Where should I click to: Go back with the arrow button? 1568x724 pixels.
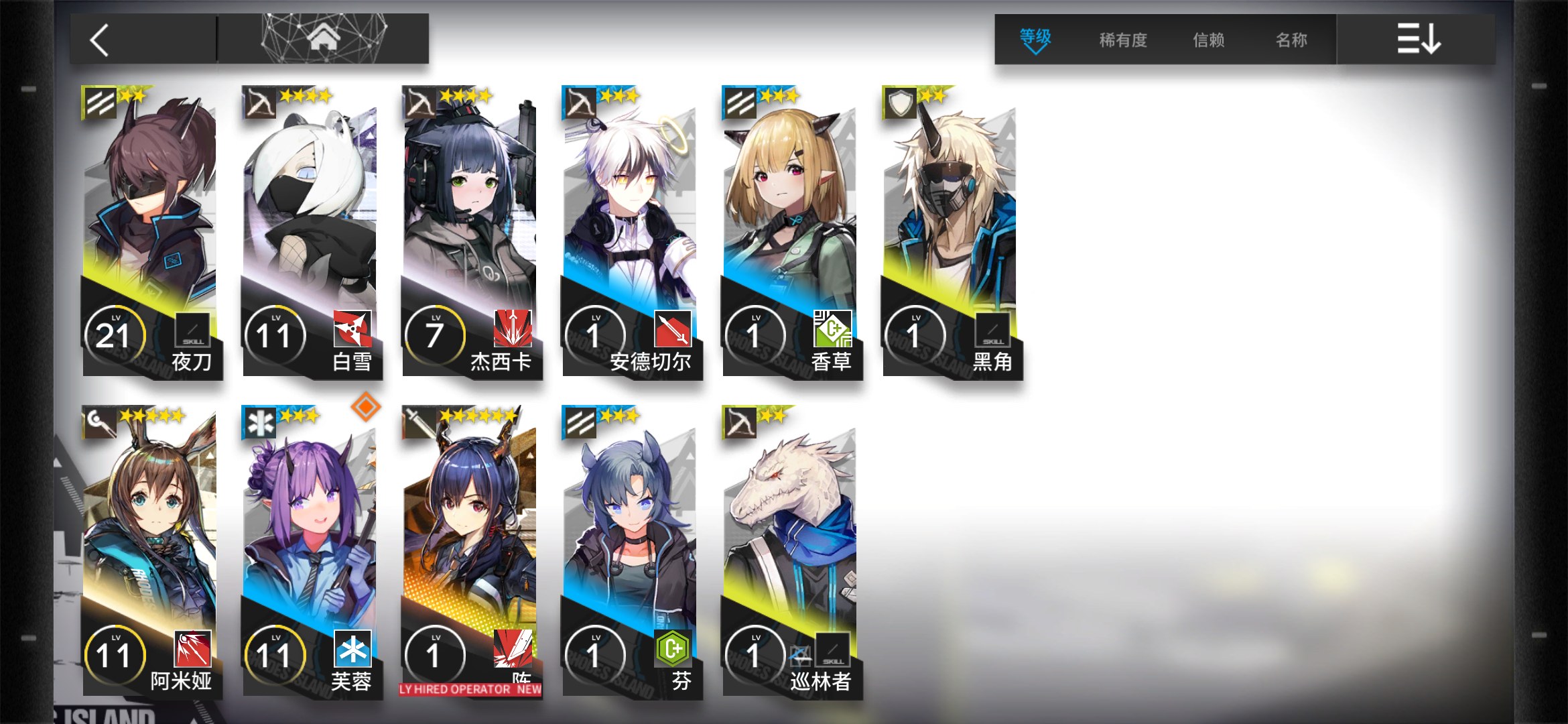[101, 40]
